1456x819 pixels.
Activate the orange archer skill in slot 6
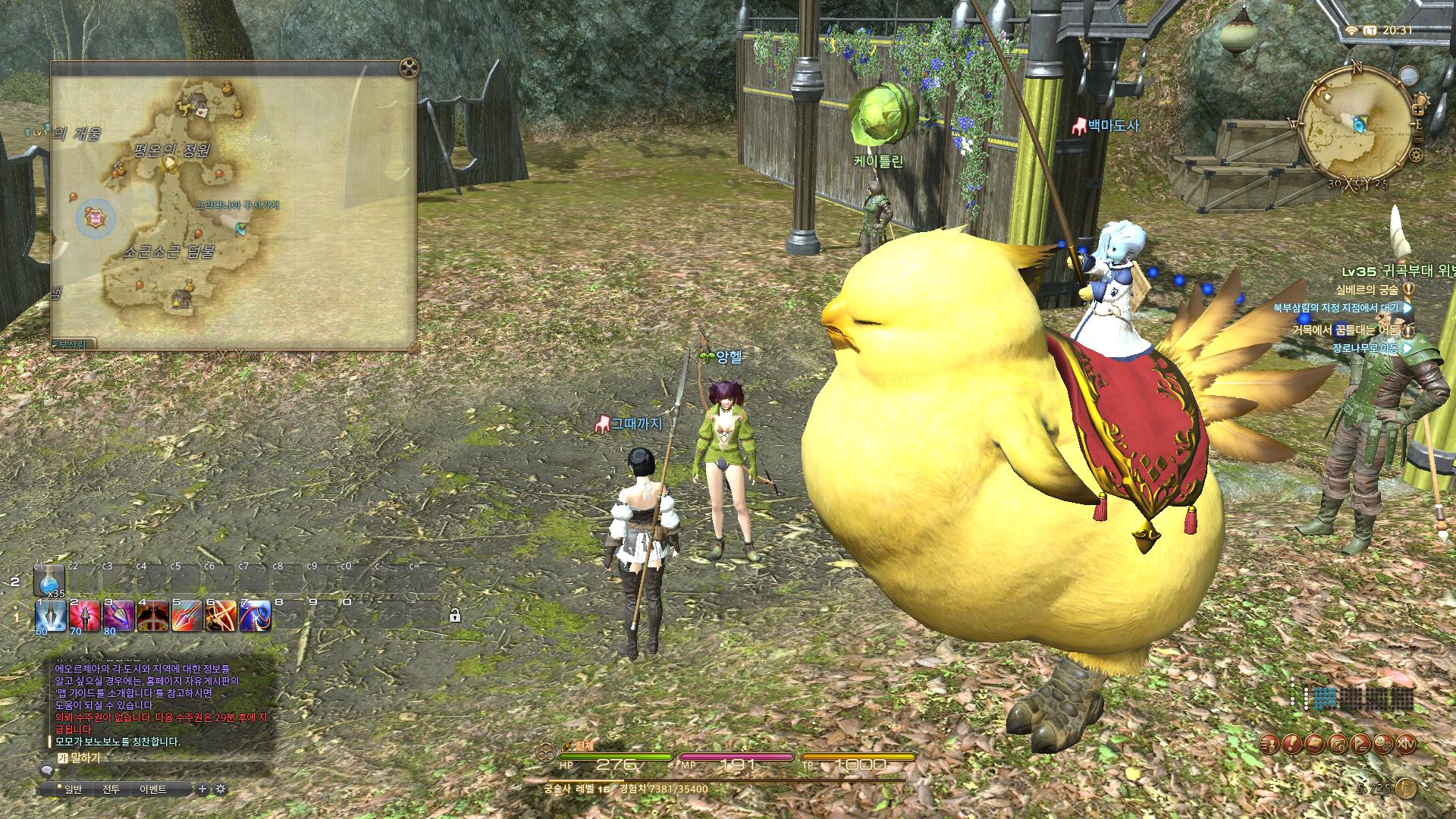[221, 617]
